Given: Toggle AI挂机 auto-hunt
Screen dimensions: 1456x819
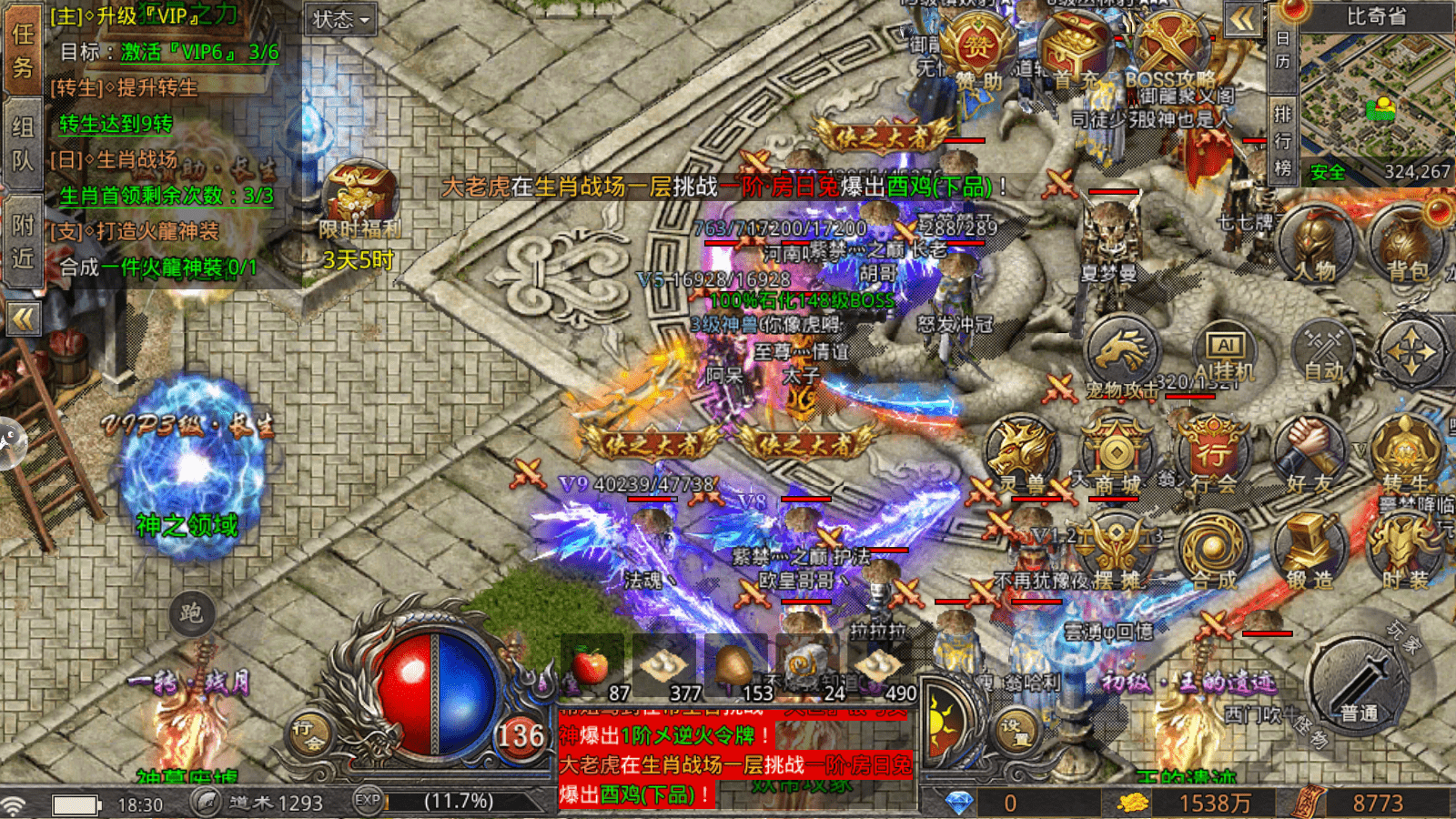Looking at the screenshot, I should click(x=1225, y=350).
